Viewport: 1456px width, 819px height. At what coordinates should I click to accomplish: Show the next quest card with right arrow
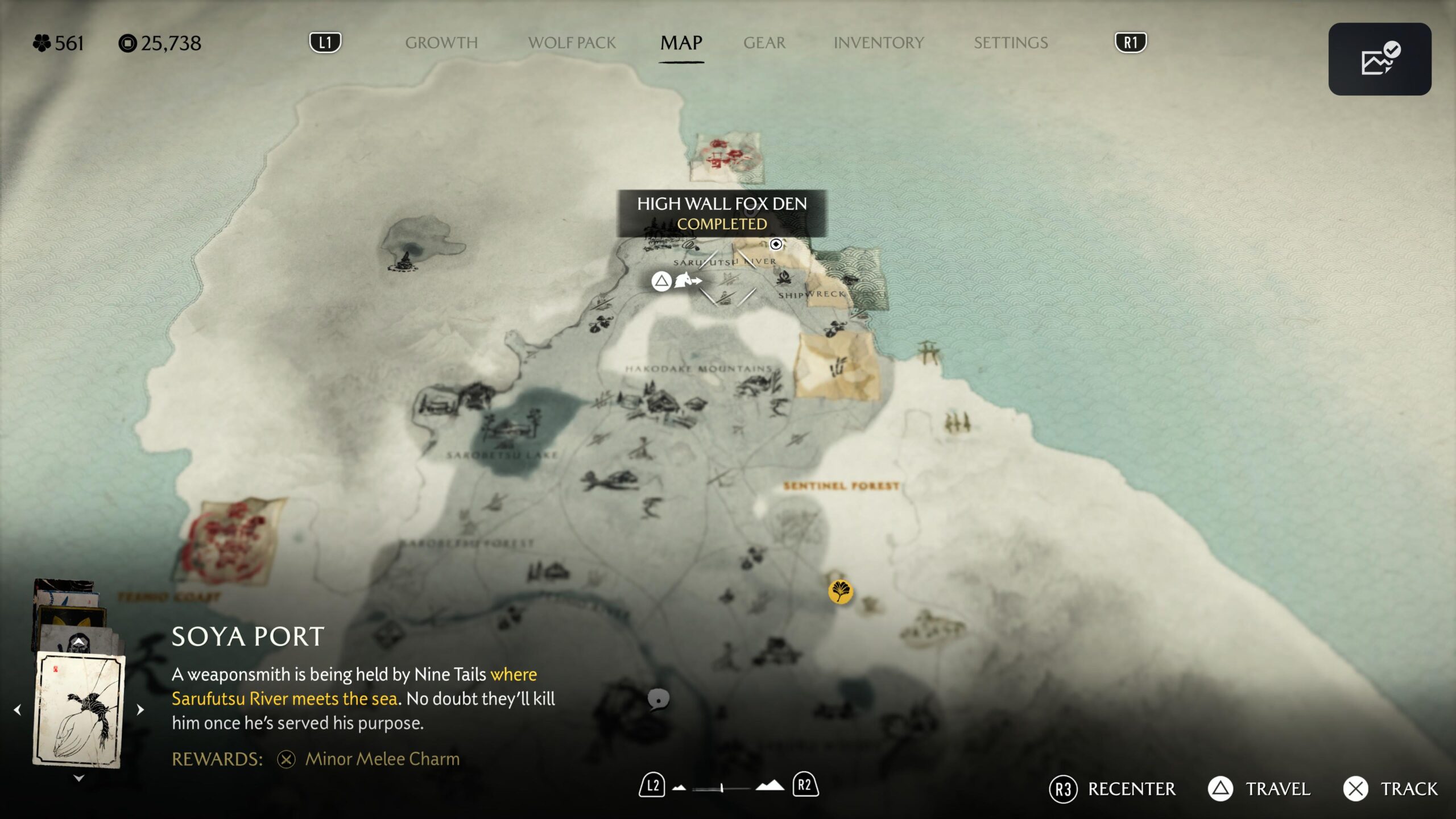click(x=140, y=710)
